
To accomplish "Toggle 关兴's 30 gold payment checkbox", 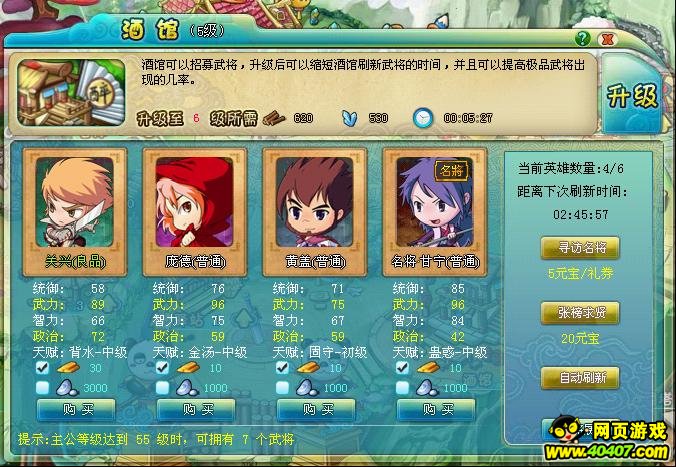I will [x=43, y=367].
